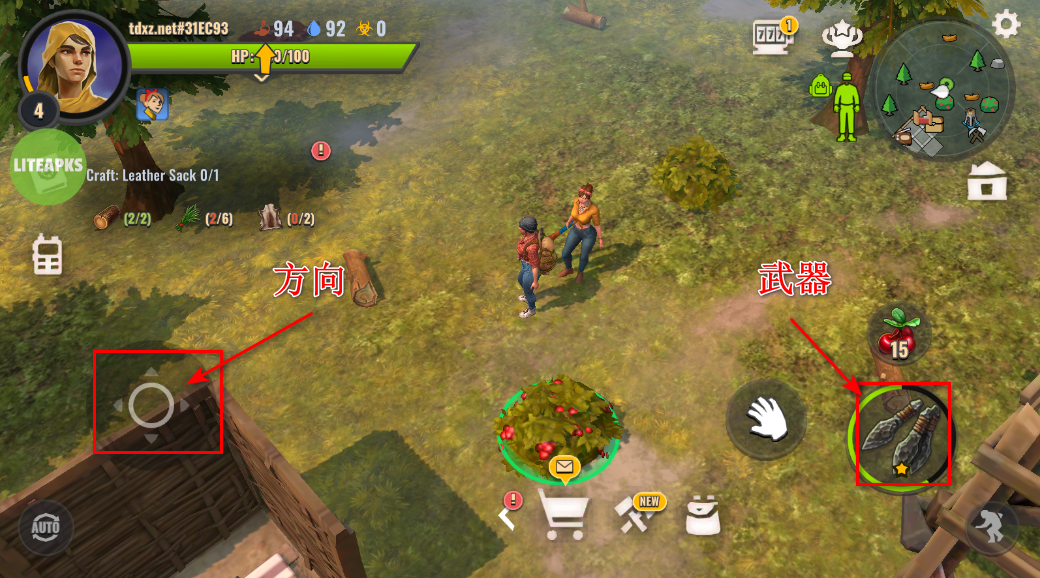
Task: Use the berries quick slot showing 15
Action: pos(898,333)
